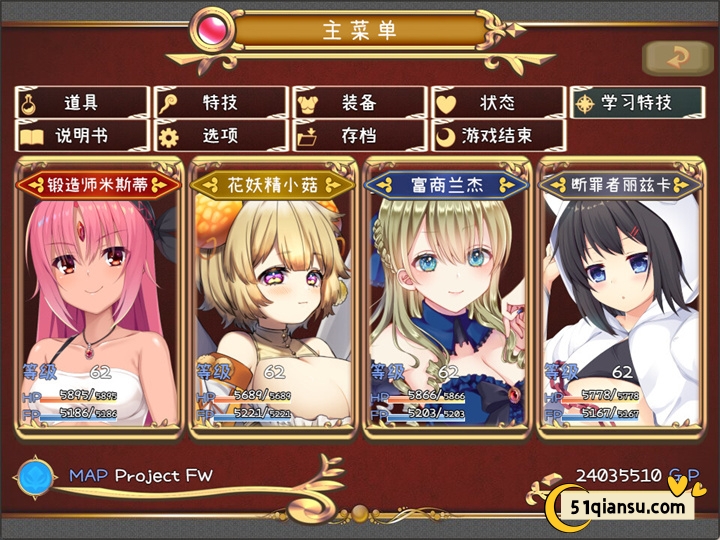
Task: Open the 说明书 manual
Action: click(82, 135)
